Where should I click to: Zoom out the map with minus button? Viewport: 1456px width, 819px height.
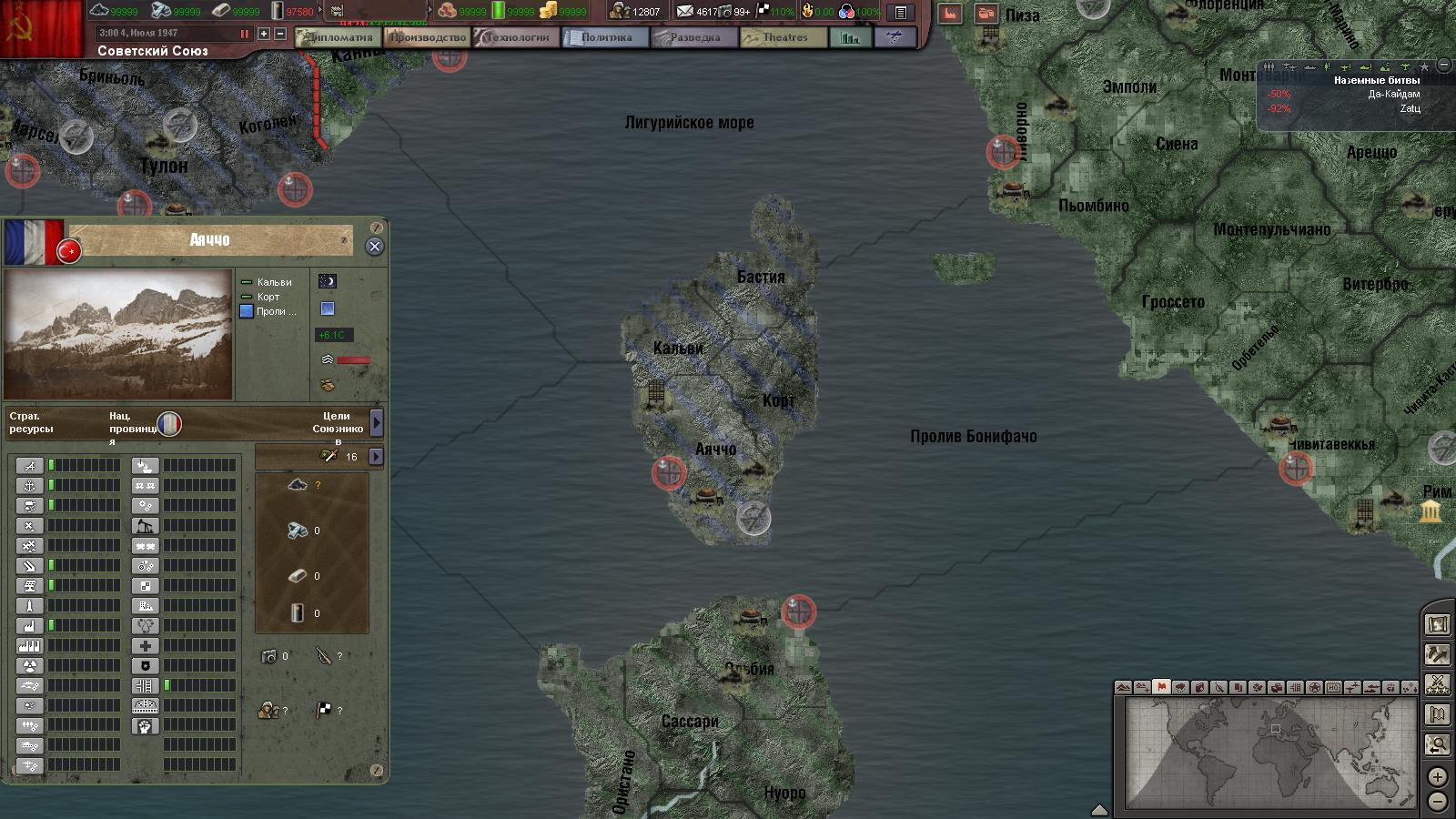coord(1437,802)
